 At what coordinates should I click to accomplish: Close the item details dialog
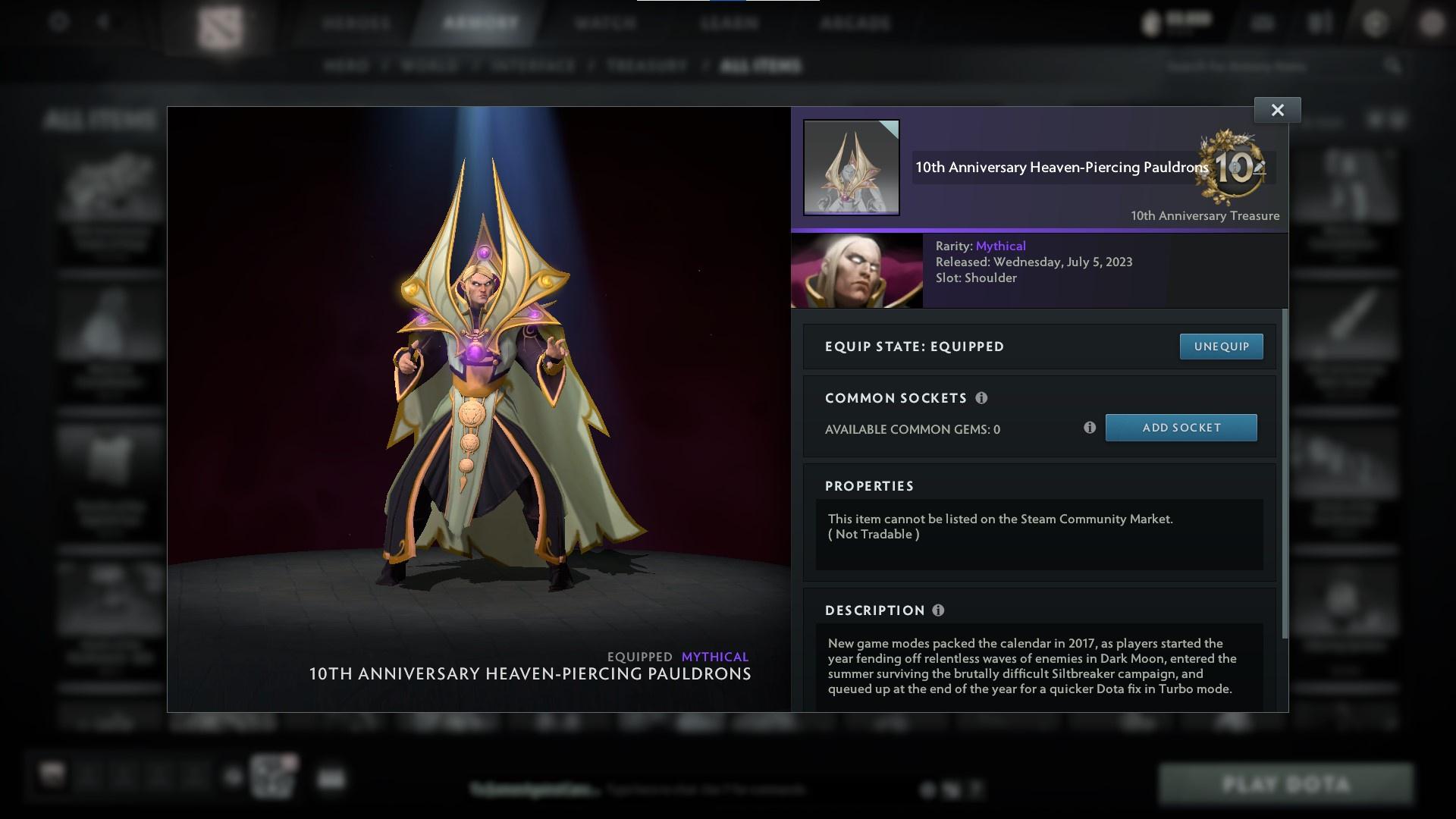click(x=1277, y=109)
